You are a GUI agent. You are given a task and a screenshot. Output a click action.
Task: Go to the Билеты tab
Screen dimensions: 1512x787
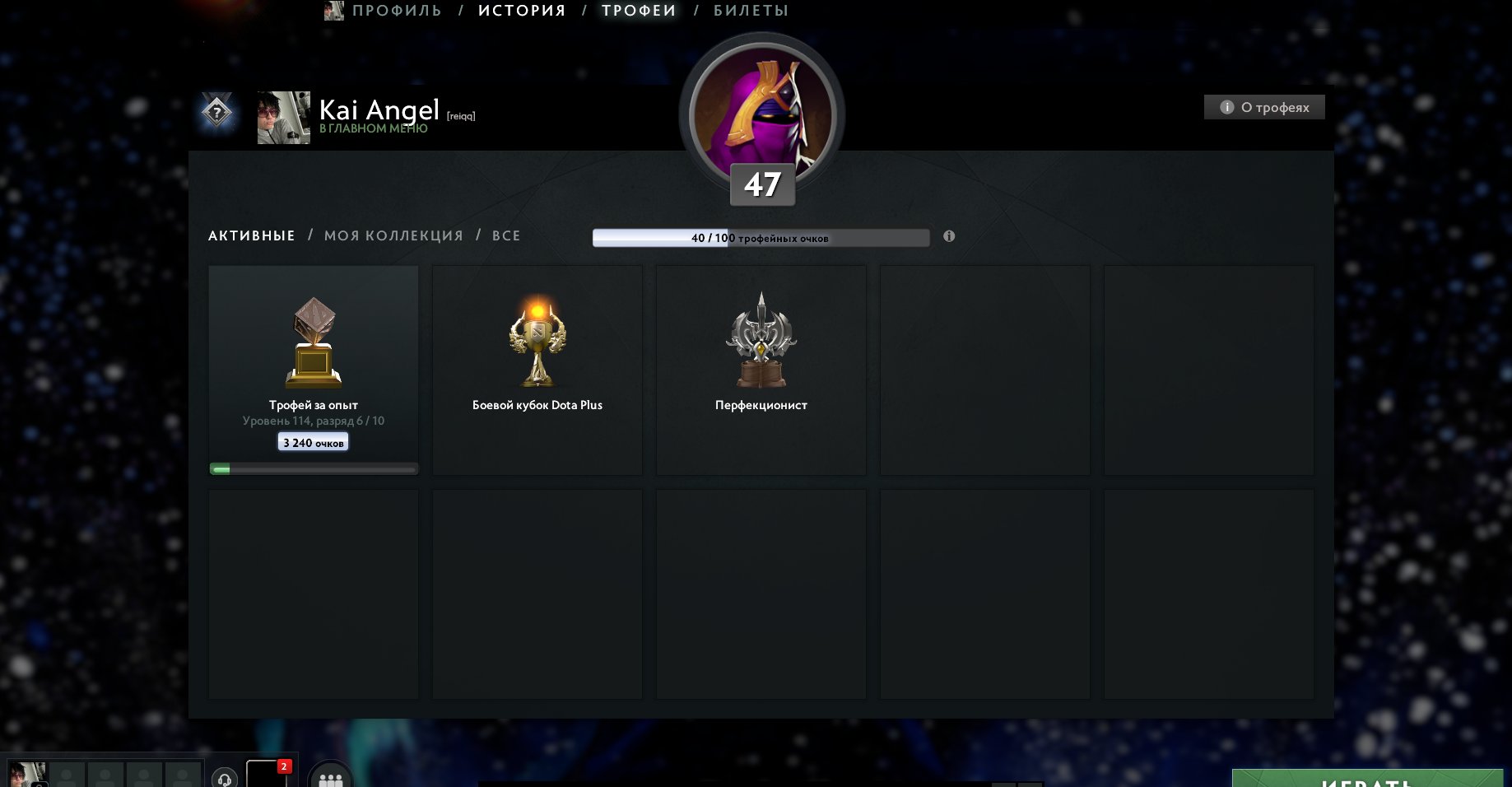(x=751, y=11)
